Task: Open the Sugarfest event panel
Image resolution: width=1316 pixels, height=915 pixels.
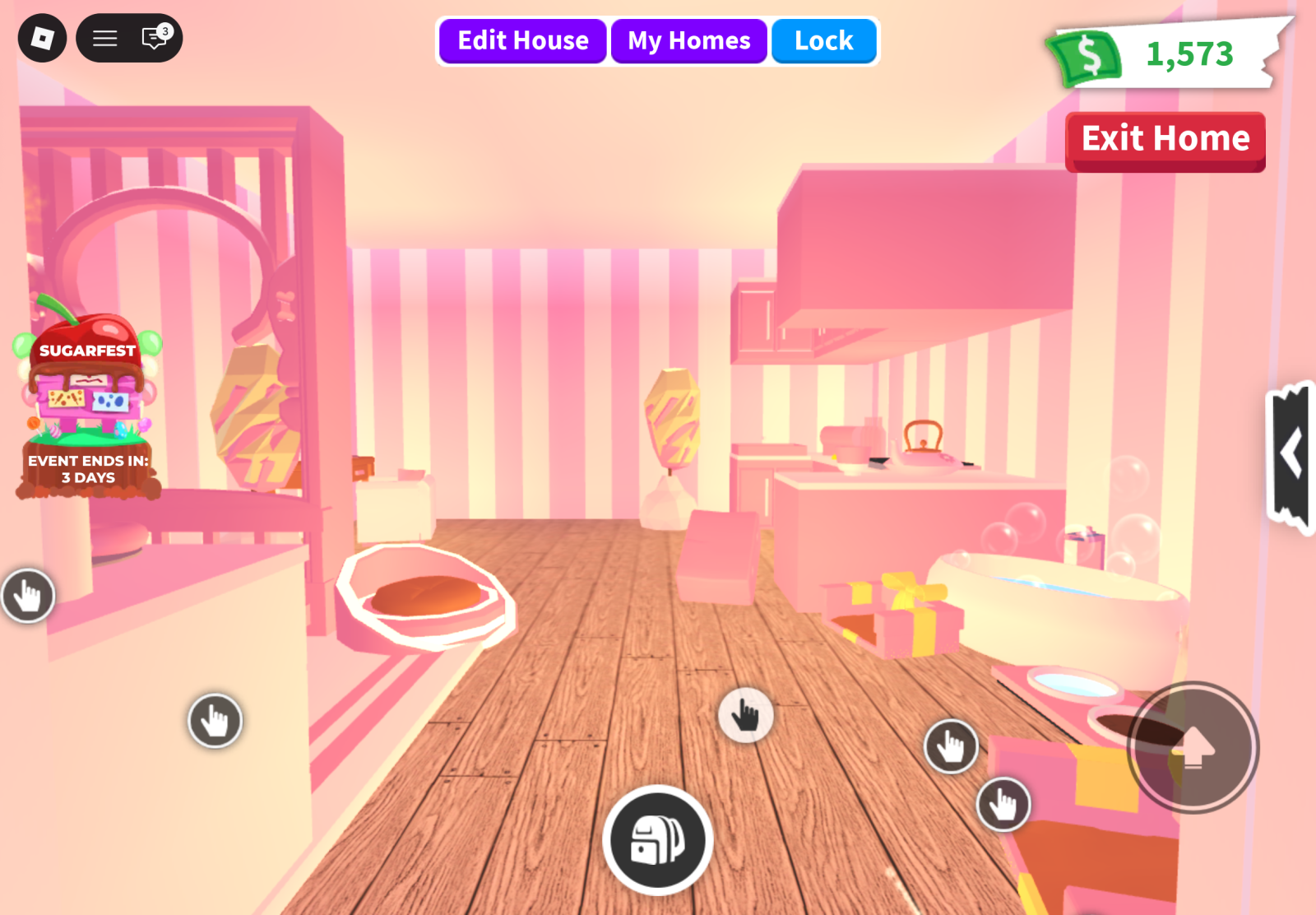Action: [x=88, y=403]
